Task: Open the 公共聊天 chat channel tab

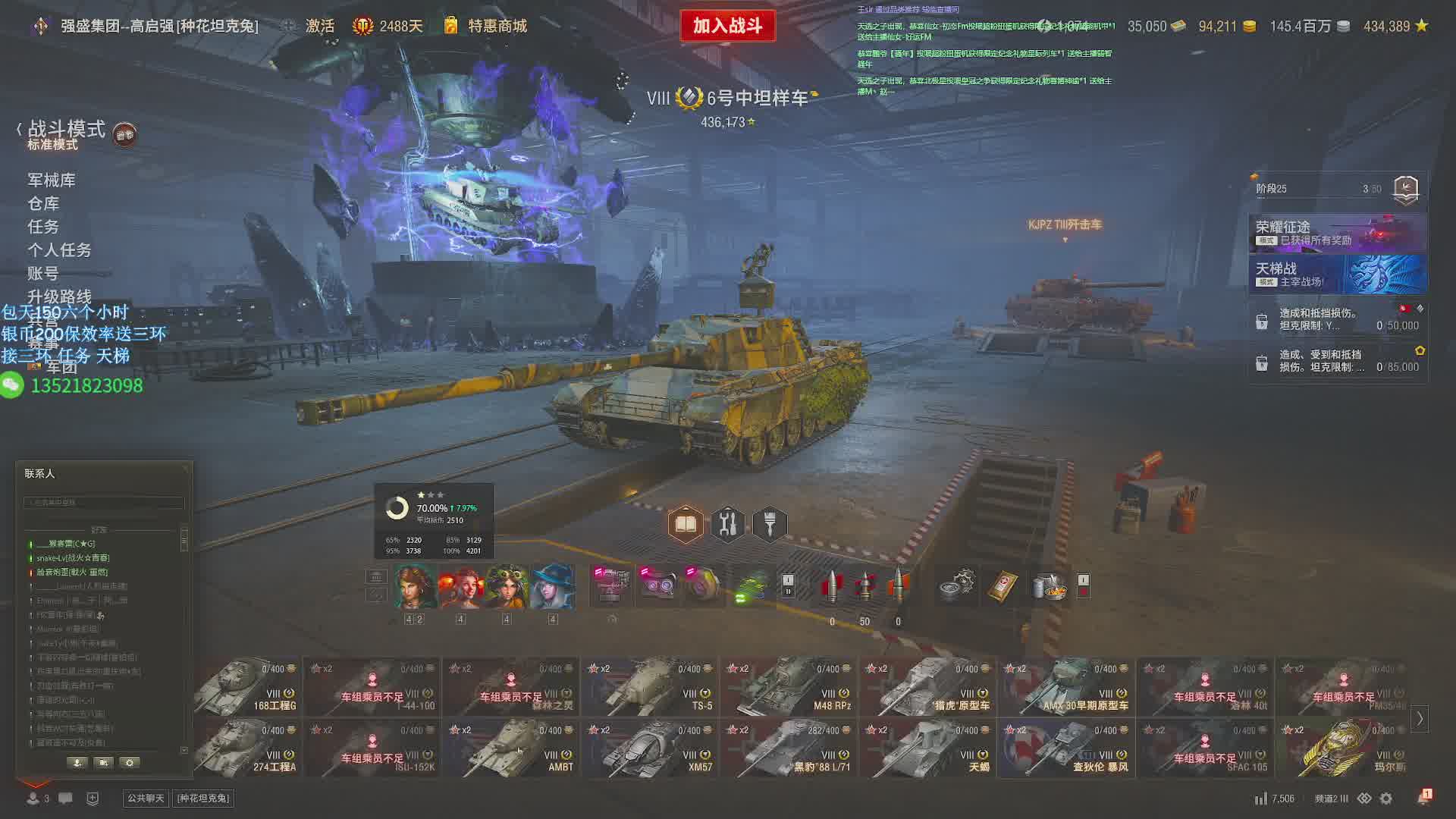Action: point(146,799)
